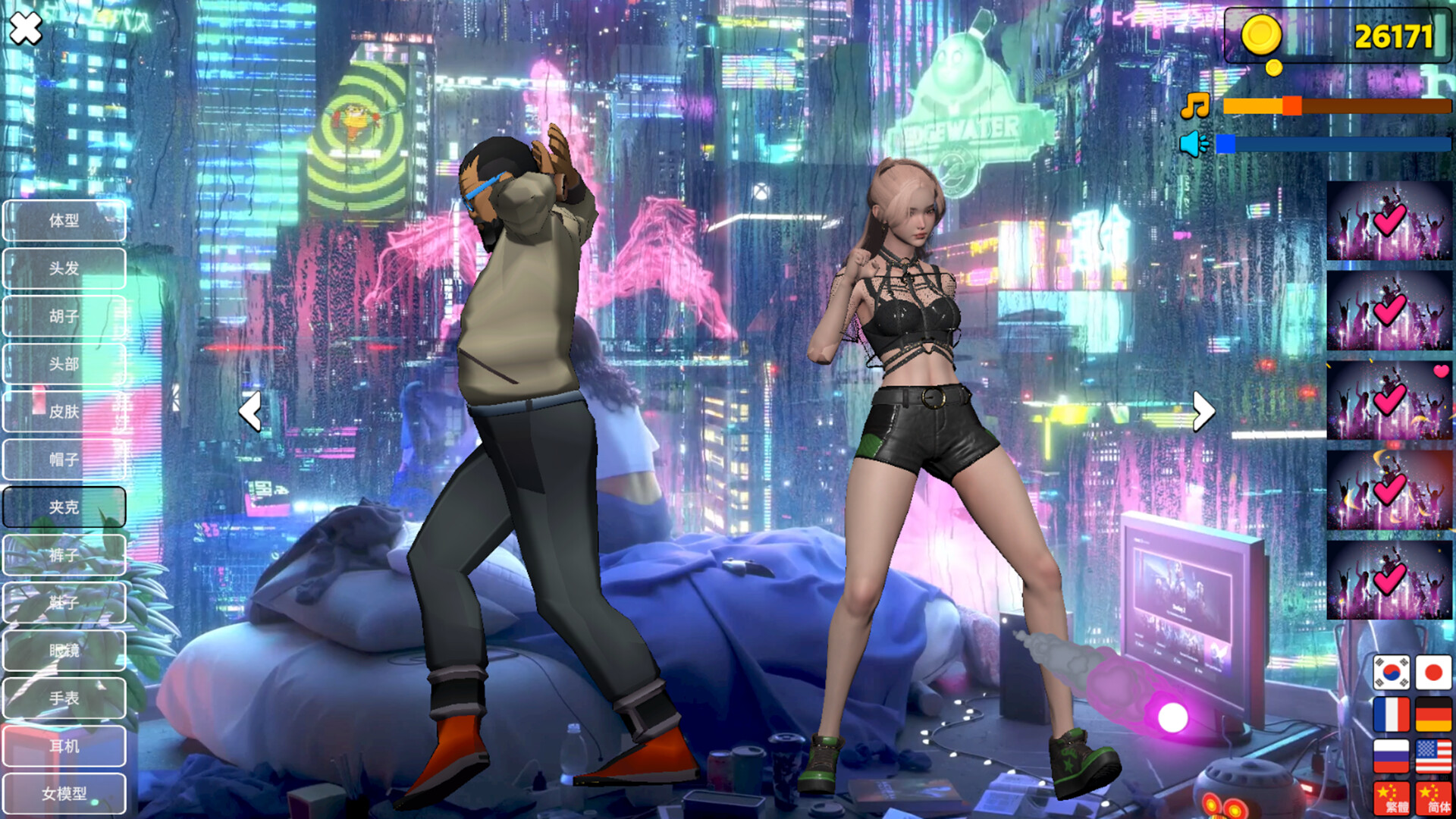Select the 简体 simplified Chinese option
This screenshot has height=819, width=1456.
1432,798
